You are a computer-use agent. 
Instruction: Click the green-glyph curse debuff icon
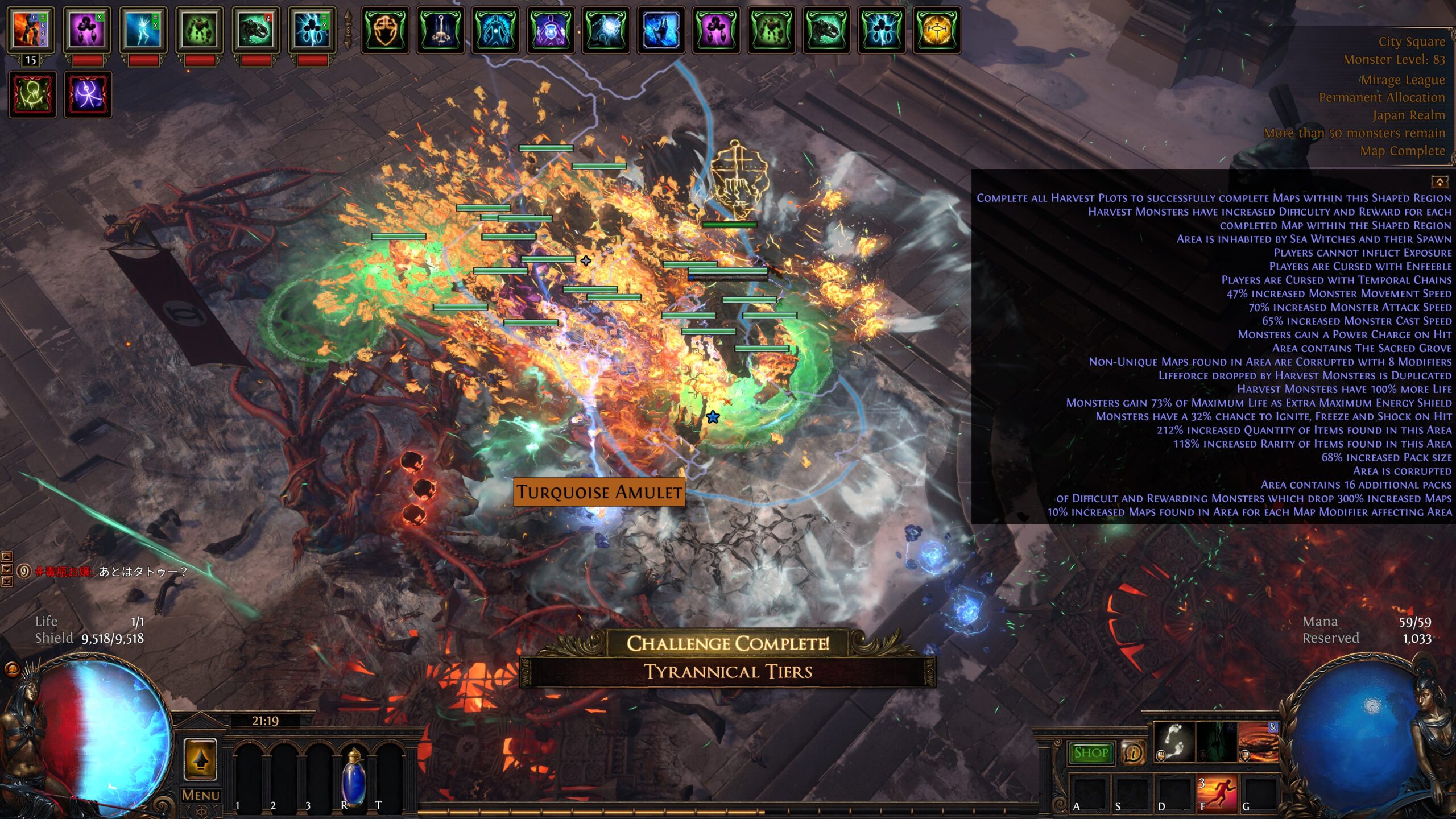pyautogui.click(x=32, y=94)
